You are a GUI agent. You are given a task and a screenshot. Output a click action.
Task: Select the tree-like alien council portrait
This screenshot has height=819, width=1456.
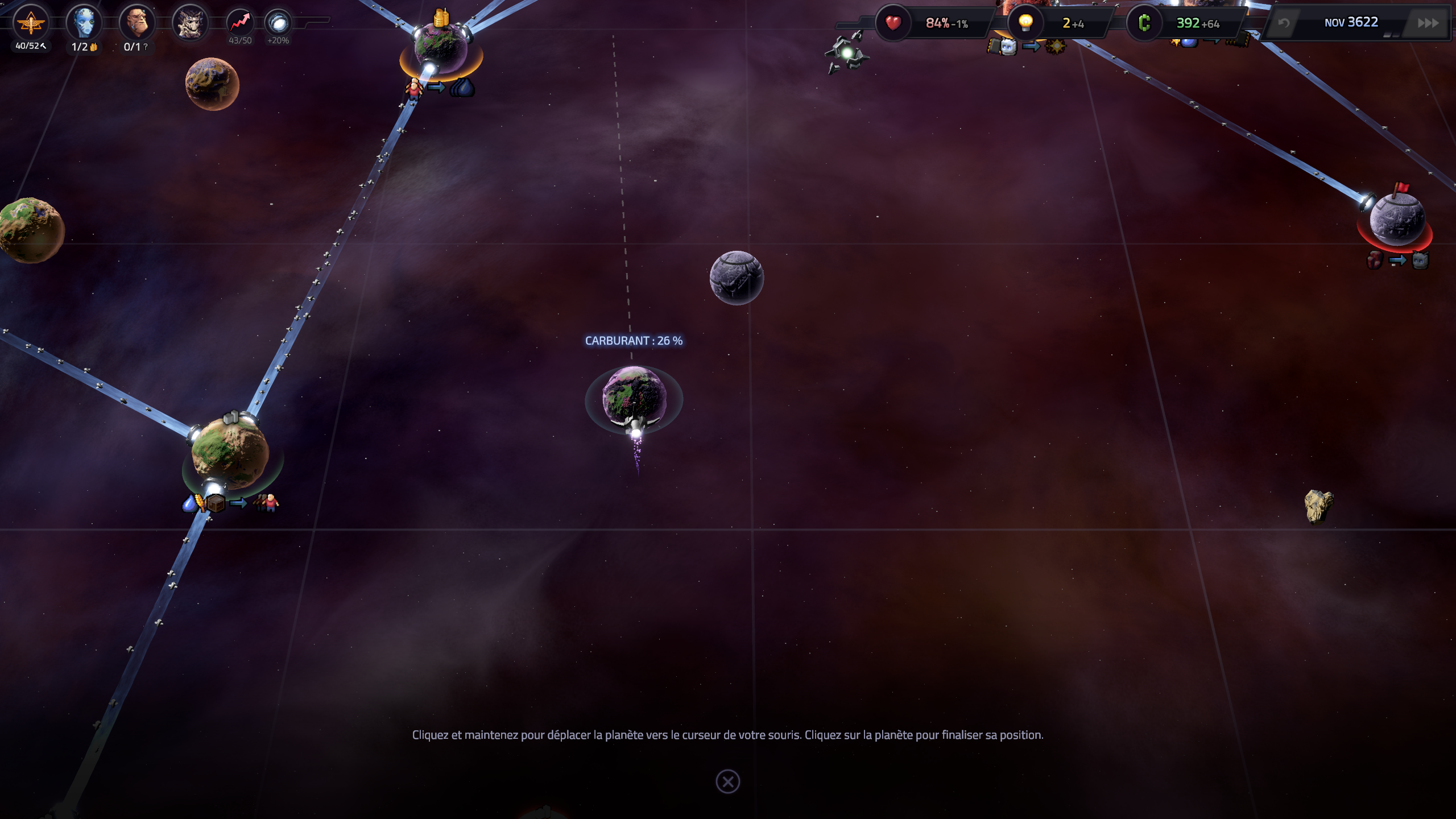(x=190, y=23)
